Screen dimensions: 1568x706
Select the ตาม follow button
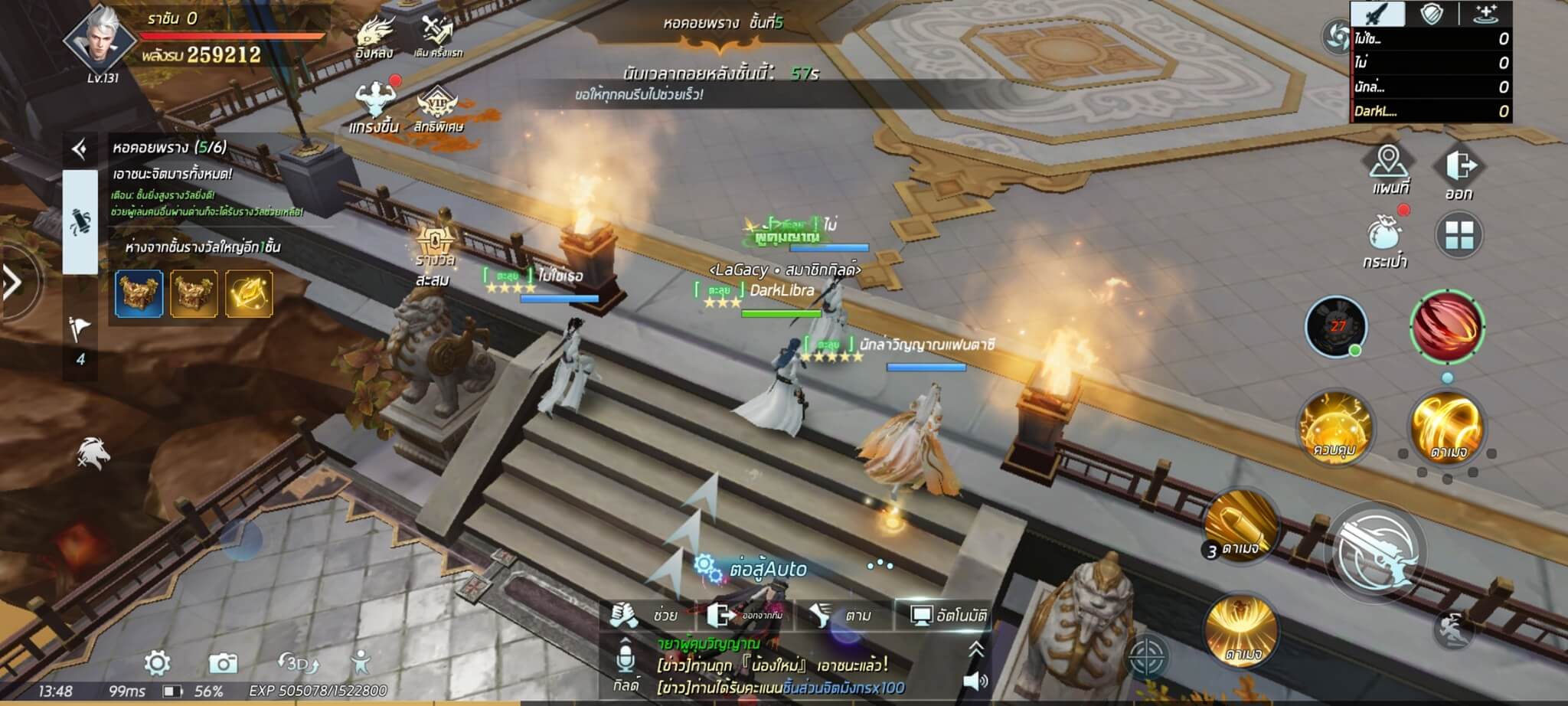841,615
